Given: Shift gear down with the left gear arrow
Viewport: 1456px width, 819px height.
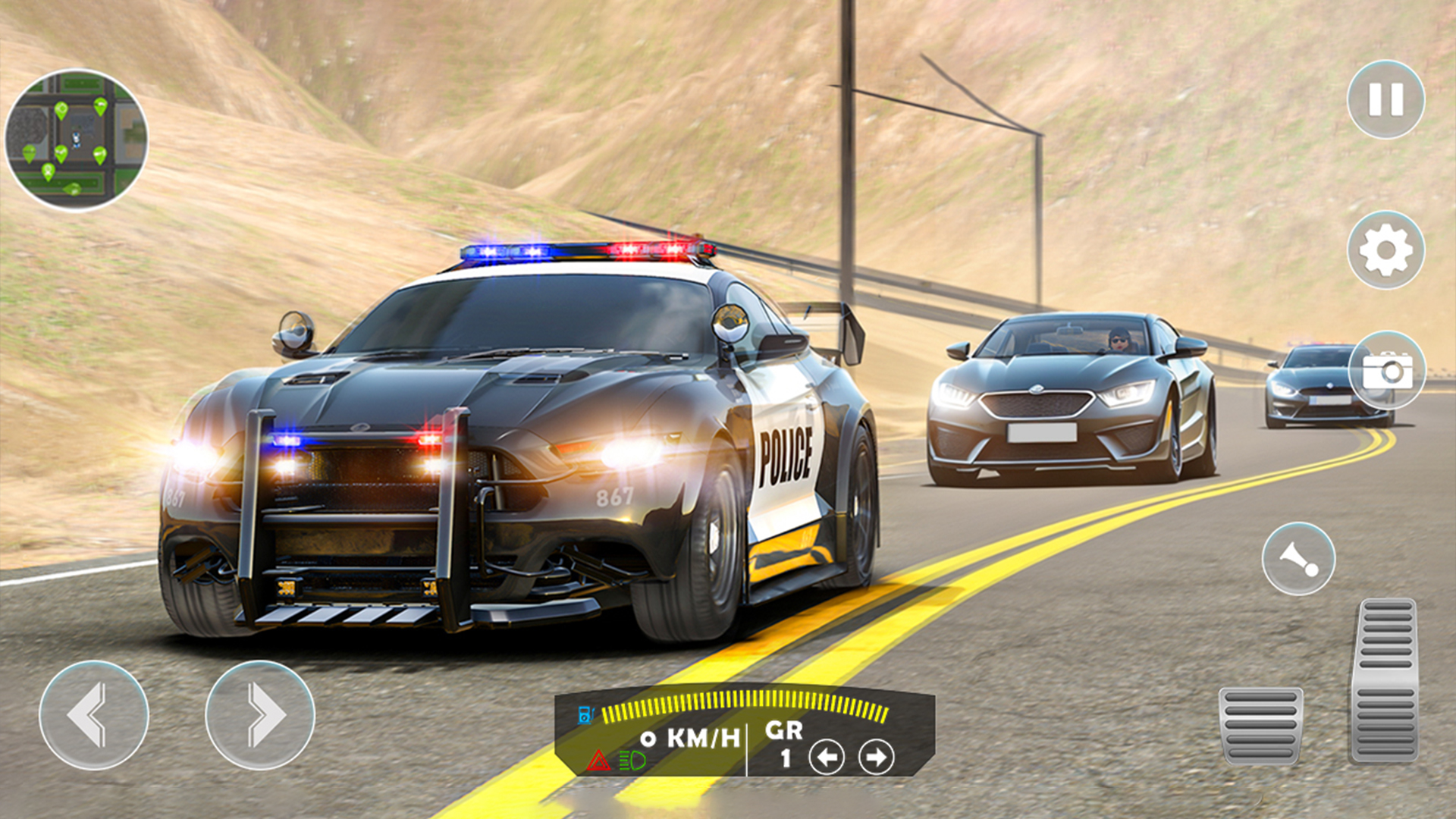Looking at the screenshot, I should (827, 757).
